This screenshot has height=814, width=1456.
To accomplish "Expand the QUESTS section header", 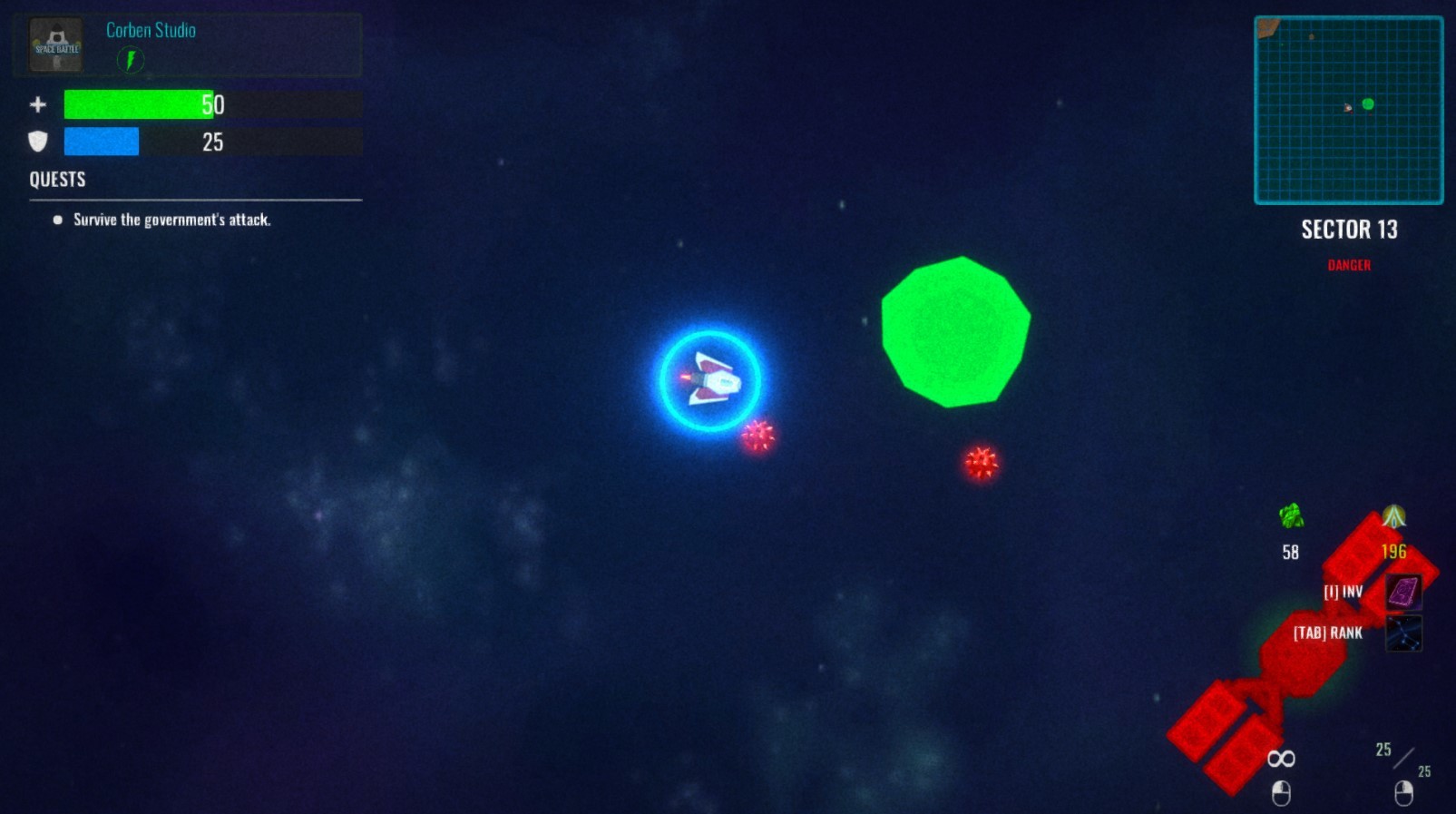I will coord(56,180).
